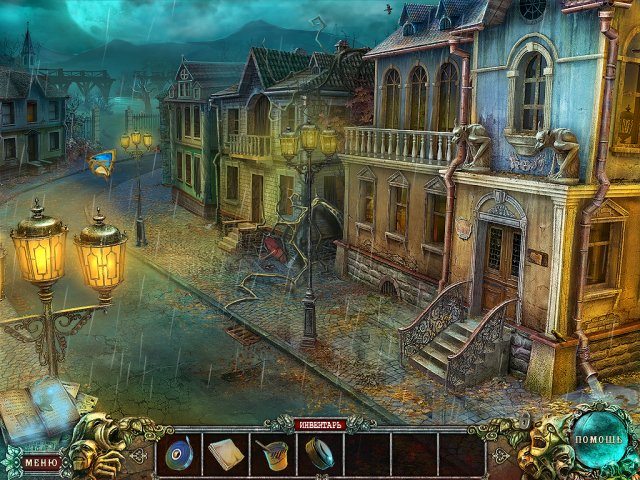
Task: Open the Меню button
Action: coord(41,463)
